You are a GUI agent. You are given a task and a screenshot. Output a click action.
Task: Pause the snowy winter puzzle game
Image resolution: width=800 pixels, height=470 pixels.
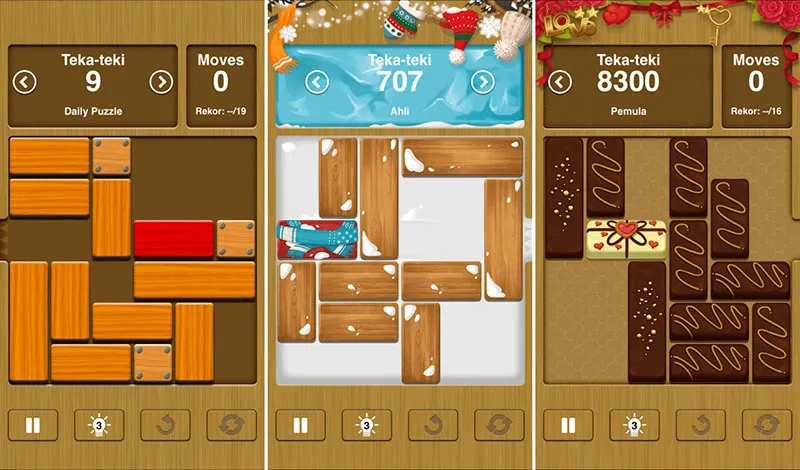(300, 425)
